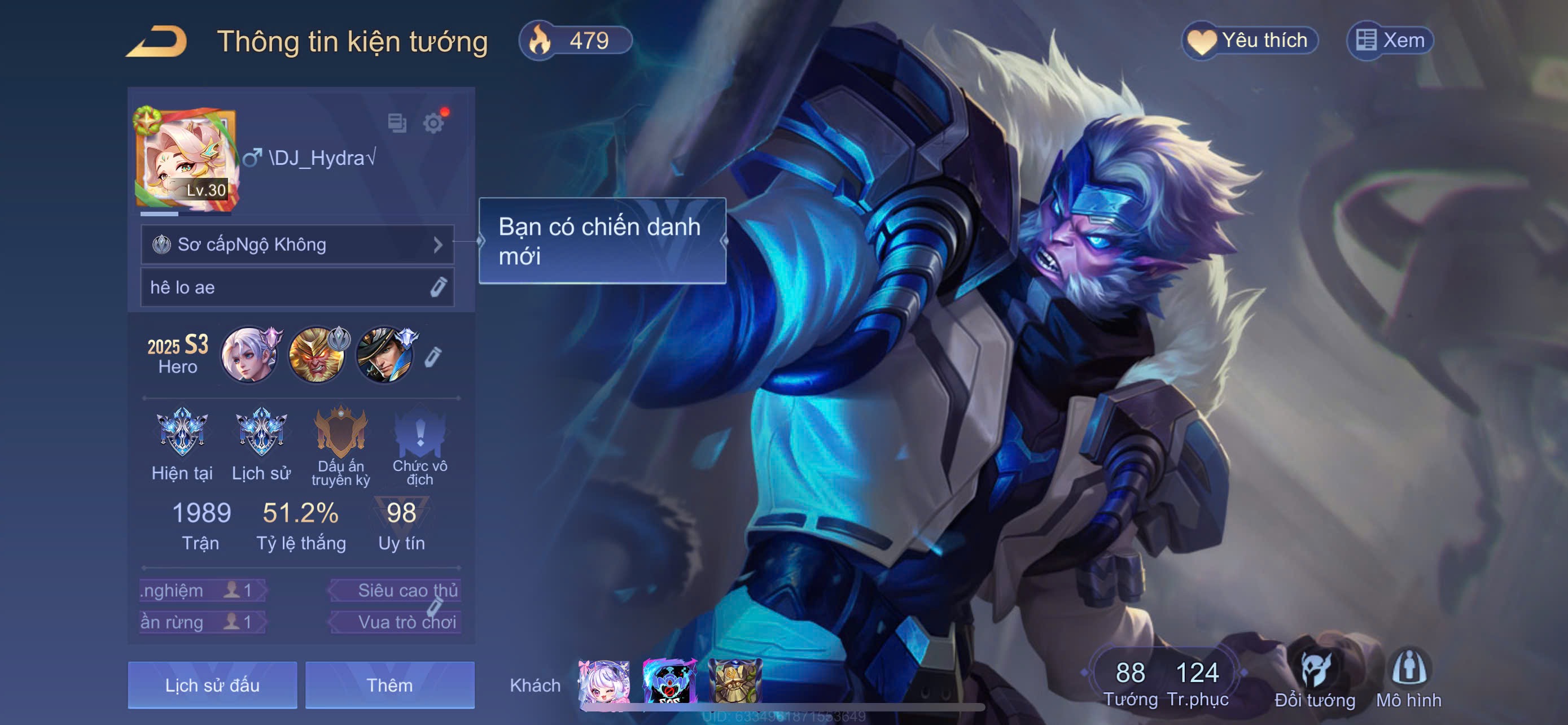
Task: Click the Thêm button
Action: [x=389, y=685]
